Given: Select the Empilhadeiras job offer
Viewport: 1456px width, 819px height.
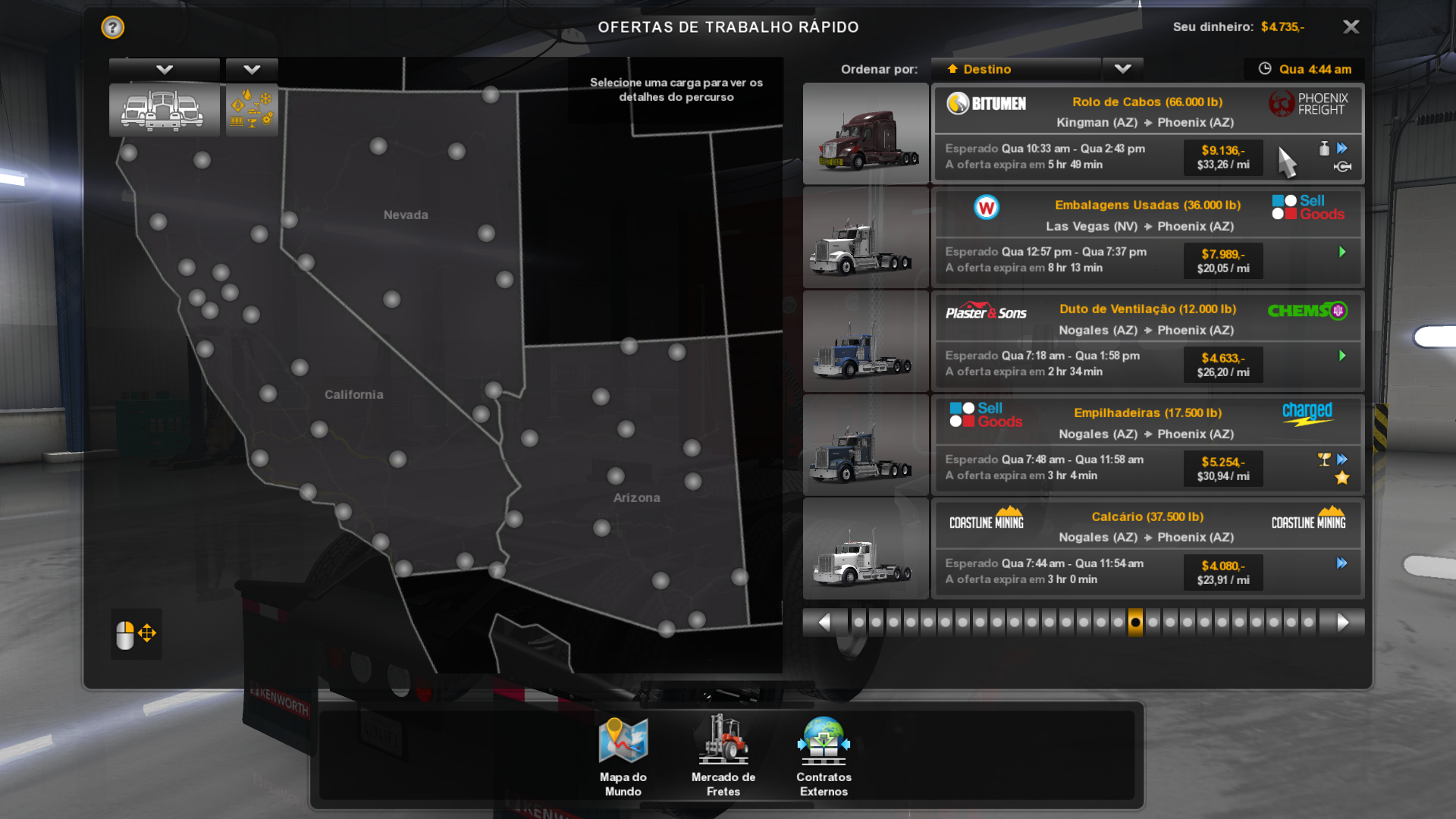Looking at the screenshot, I should pyautogui.click(x=1147, y=444).
